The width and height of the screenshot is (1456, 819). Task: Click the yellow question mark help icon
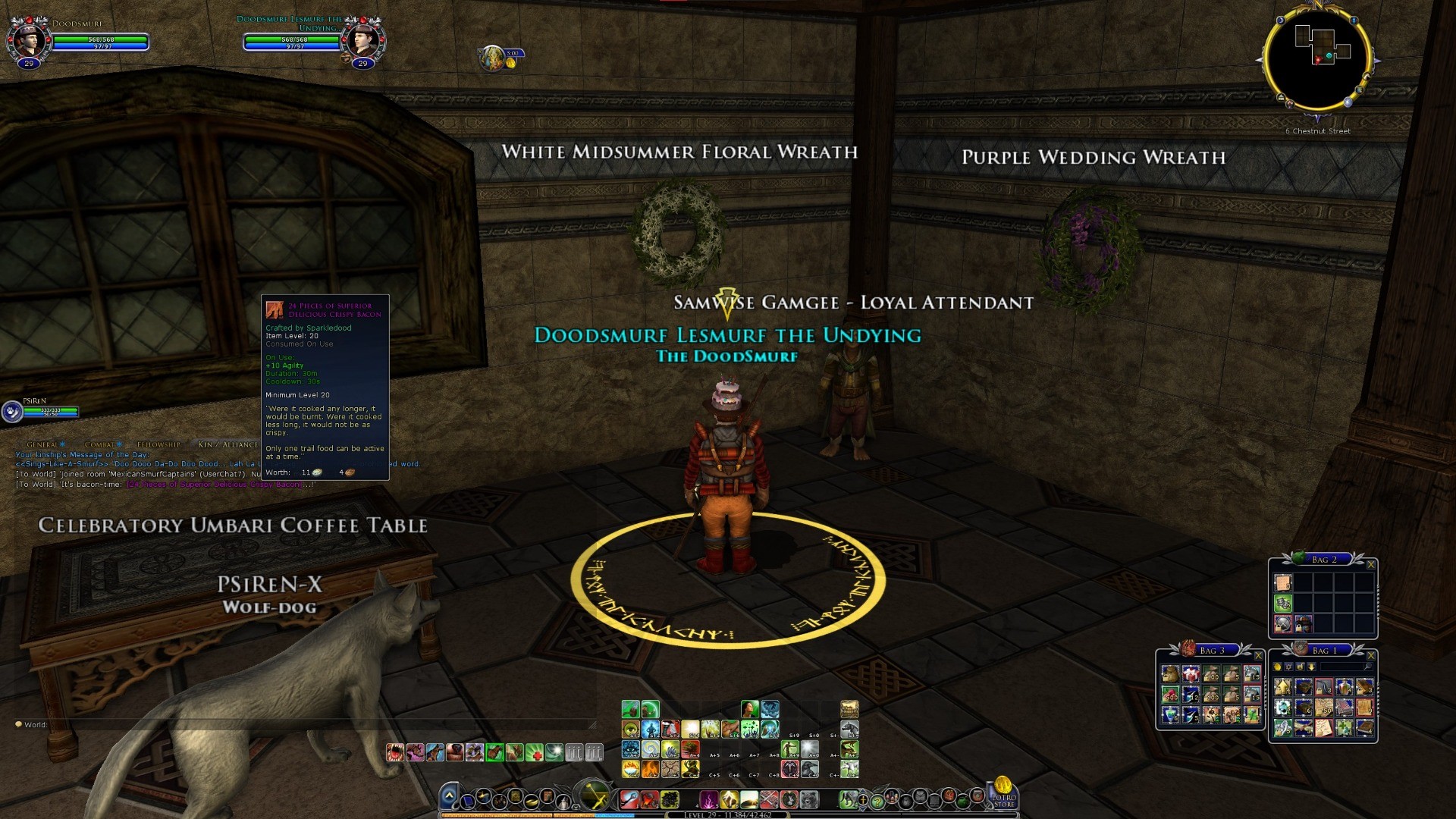[x=877, y=801]
